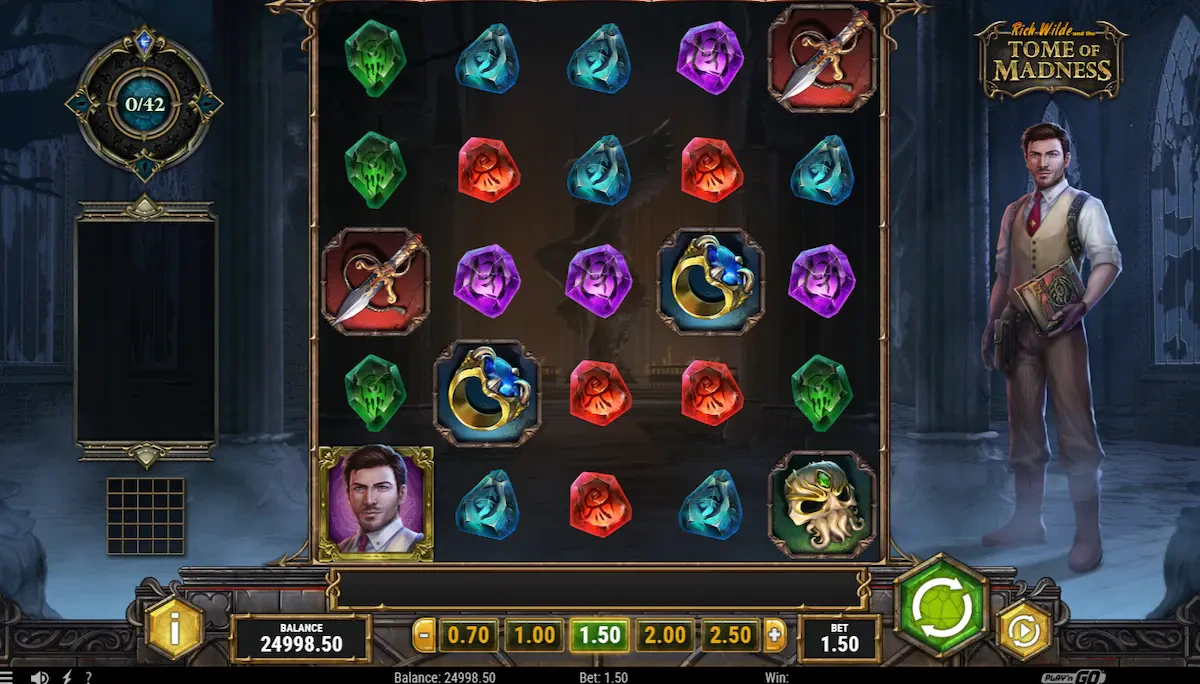This screenshot has height=684, width=1200.
Task: Select the 1.50 bet option
Action: coord(600,635)
